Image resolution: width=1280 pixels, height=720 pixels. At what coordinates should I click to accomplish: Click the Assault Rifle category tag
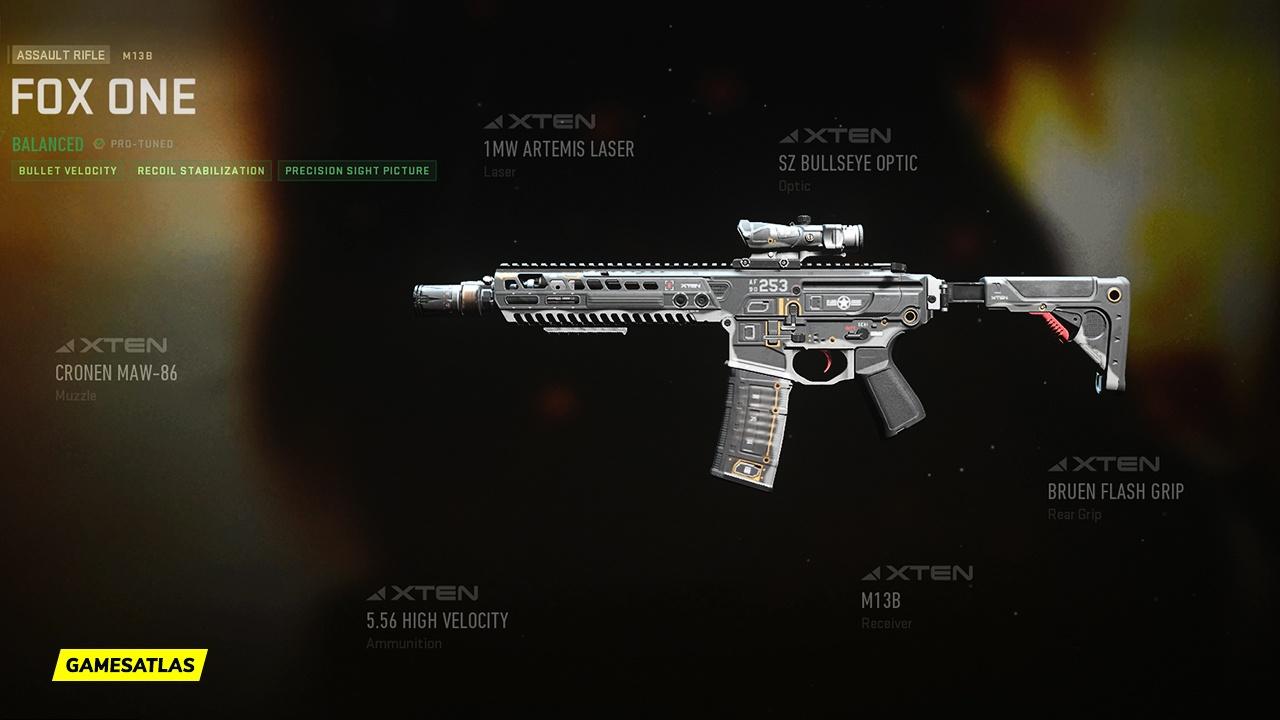(61, 56)
